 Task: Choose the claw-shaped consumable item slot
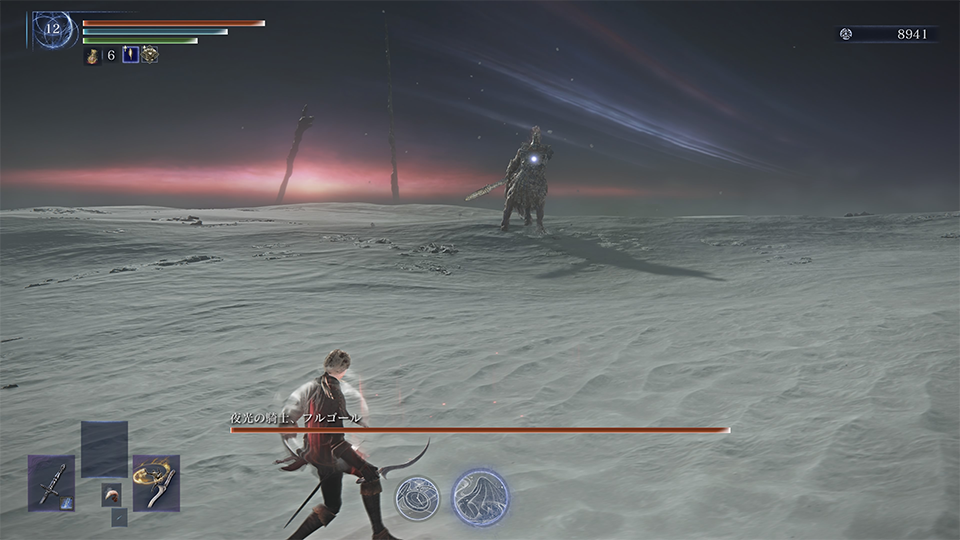tap(111, 493)
